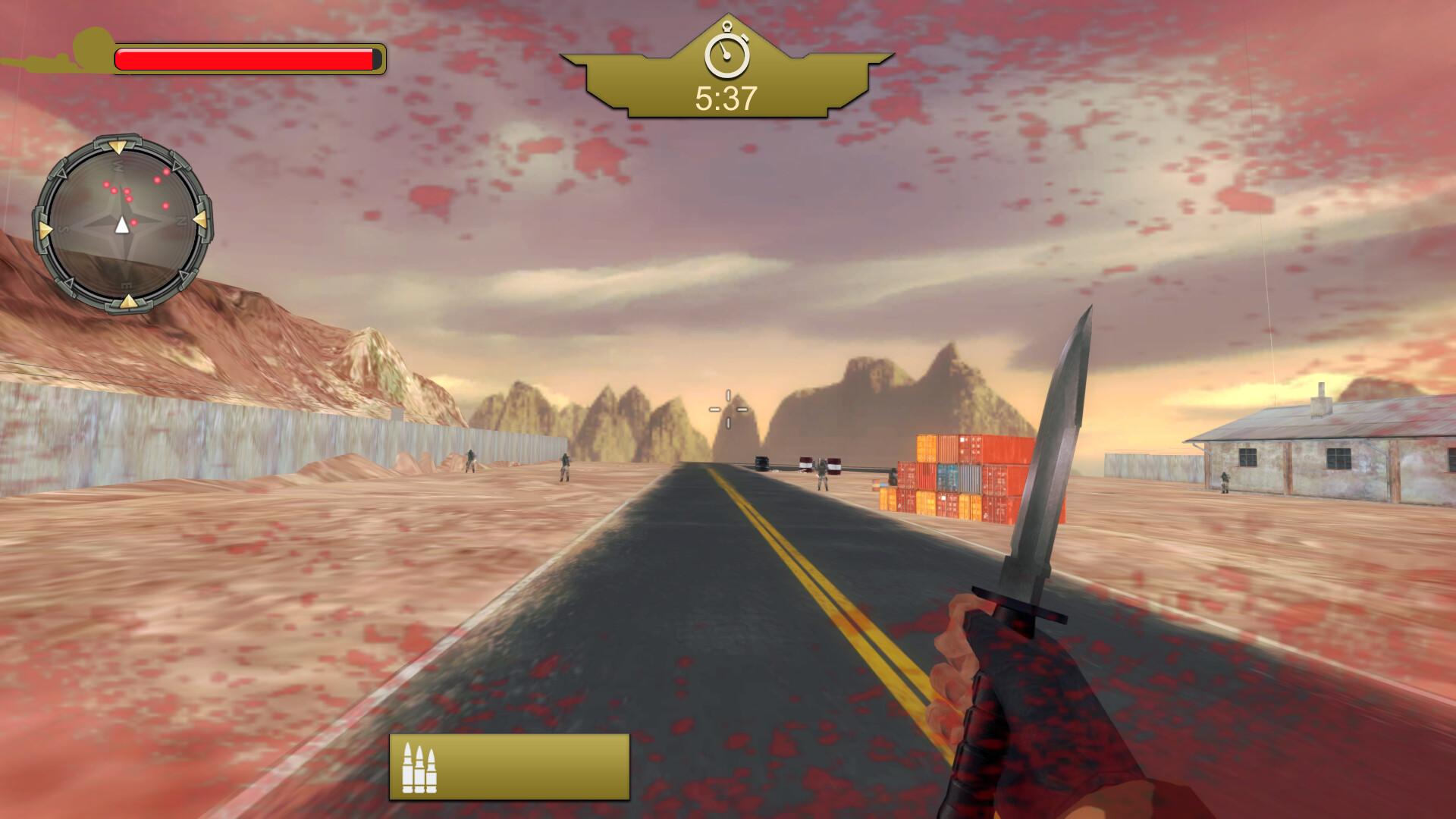Expand the right-side gold chevron on the compass
Viewport: 1456px width, 819px height.
pyautogui.click(x=199, y=219)
